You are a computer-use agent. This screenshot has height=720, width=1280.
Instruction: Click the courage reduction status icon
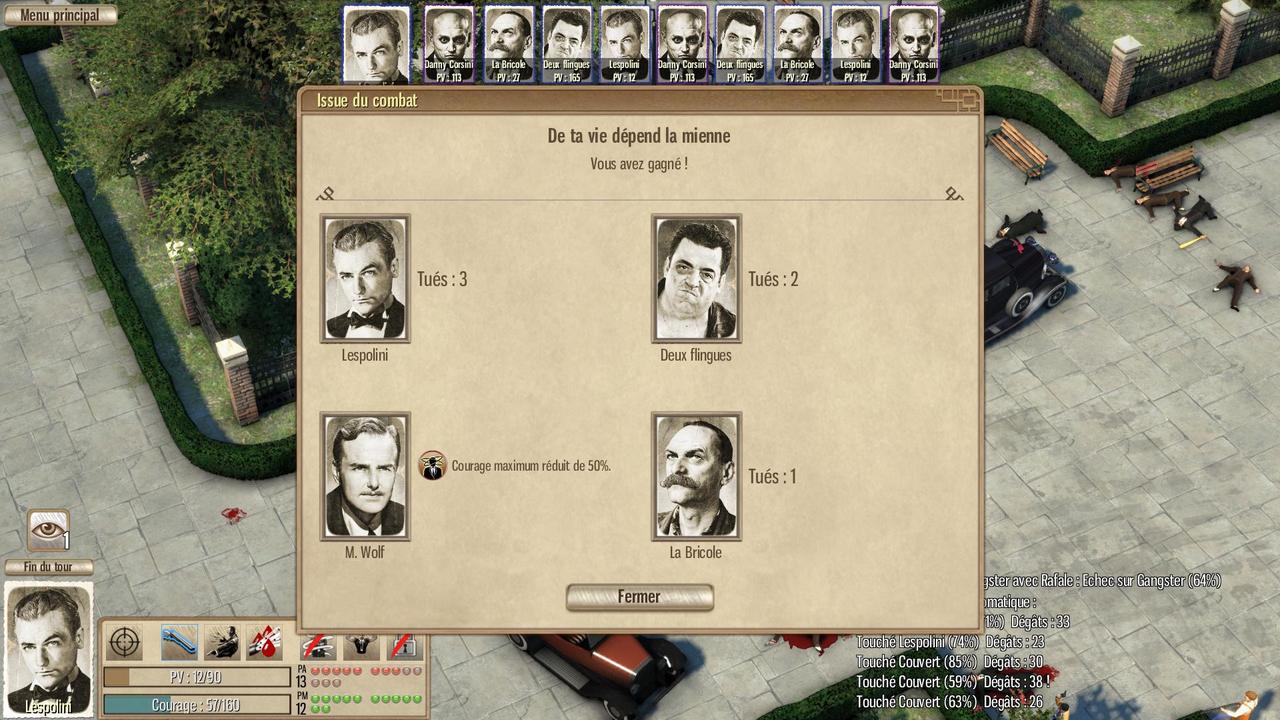[432, 465]
